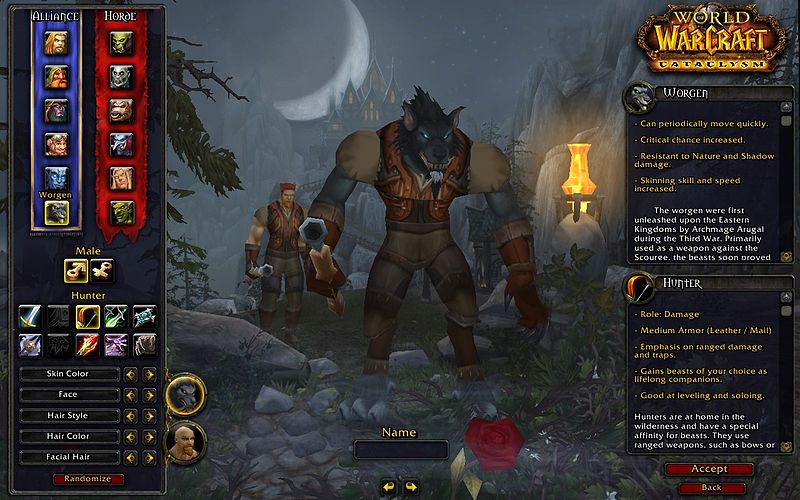This screenshot has width=800, height=500.
Task: Go to the previous Face option
Action: pos(130,395)
